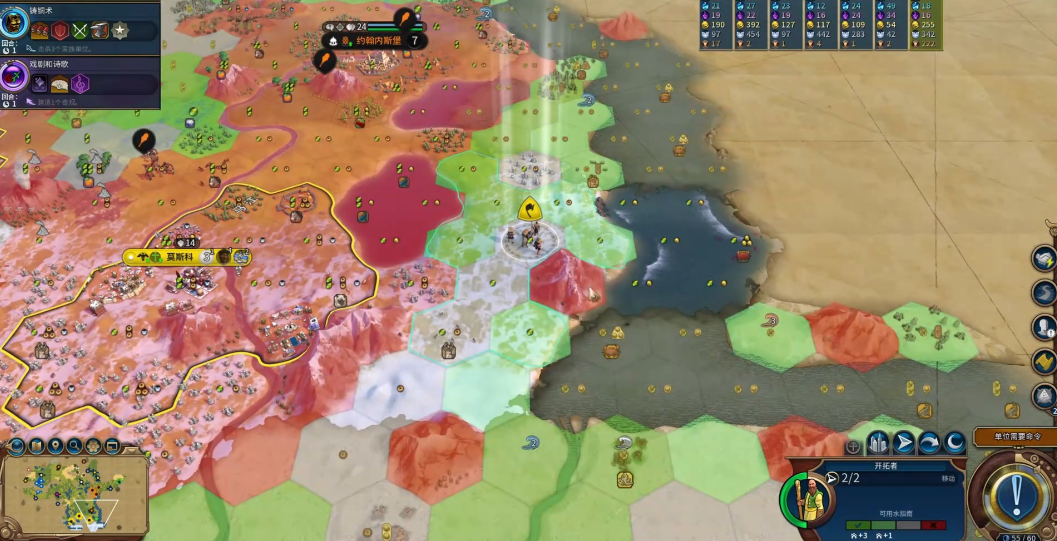The height and width of the screenshot is (541, 1057).
Task: Choose the Move To unit action
Action: [x=904, y=443]
